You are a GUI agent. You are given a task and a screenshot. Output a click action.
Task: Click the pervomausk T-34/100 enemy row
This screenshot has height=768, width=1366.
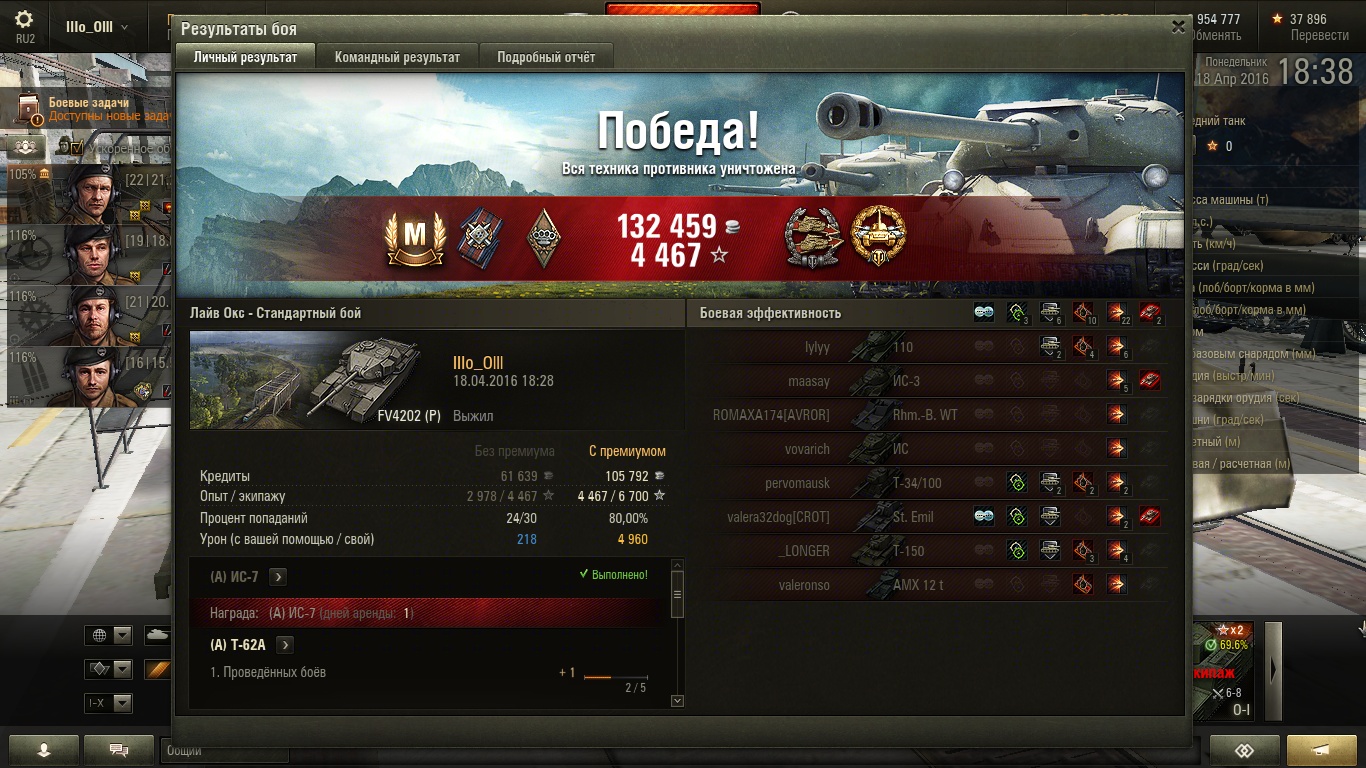[932, 483]
